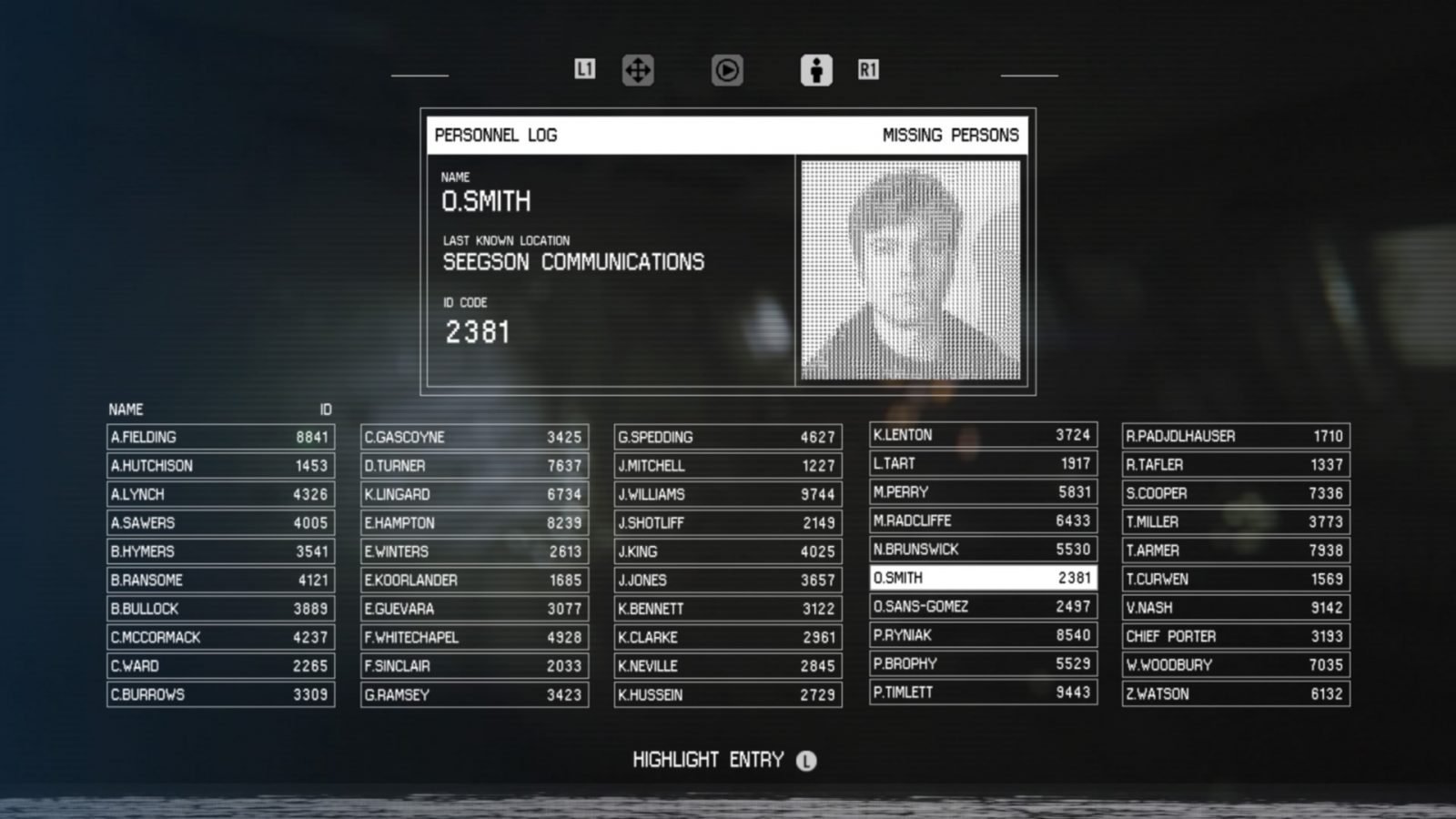Select Z.WATSON at the bottom right

(x=1236, y=693)
